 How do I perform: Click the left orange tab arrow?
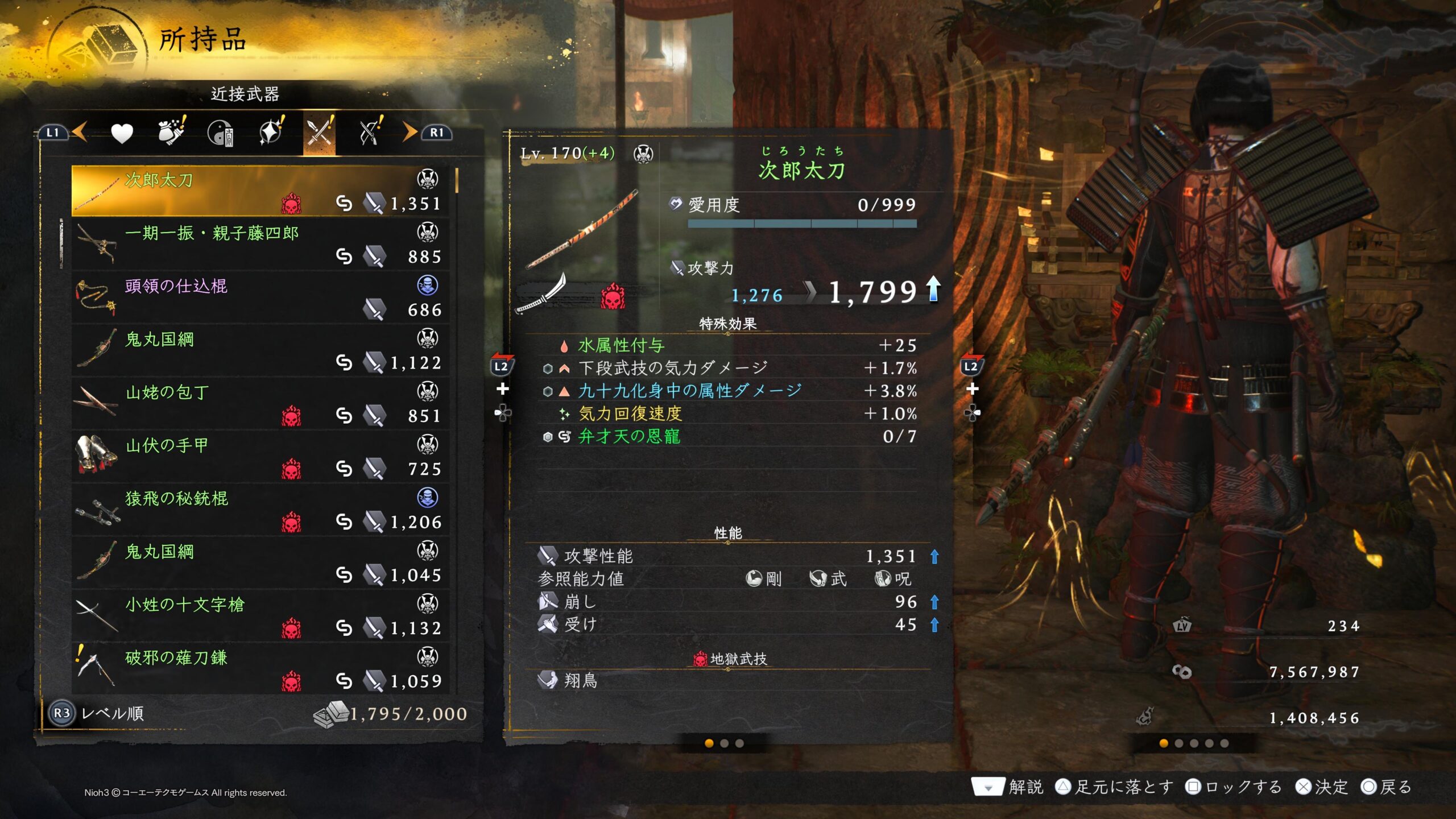pyautogui.click(x=80, y=133)
